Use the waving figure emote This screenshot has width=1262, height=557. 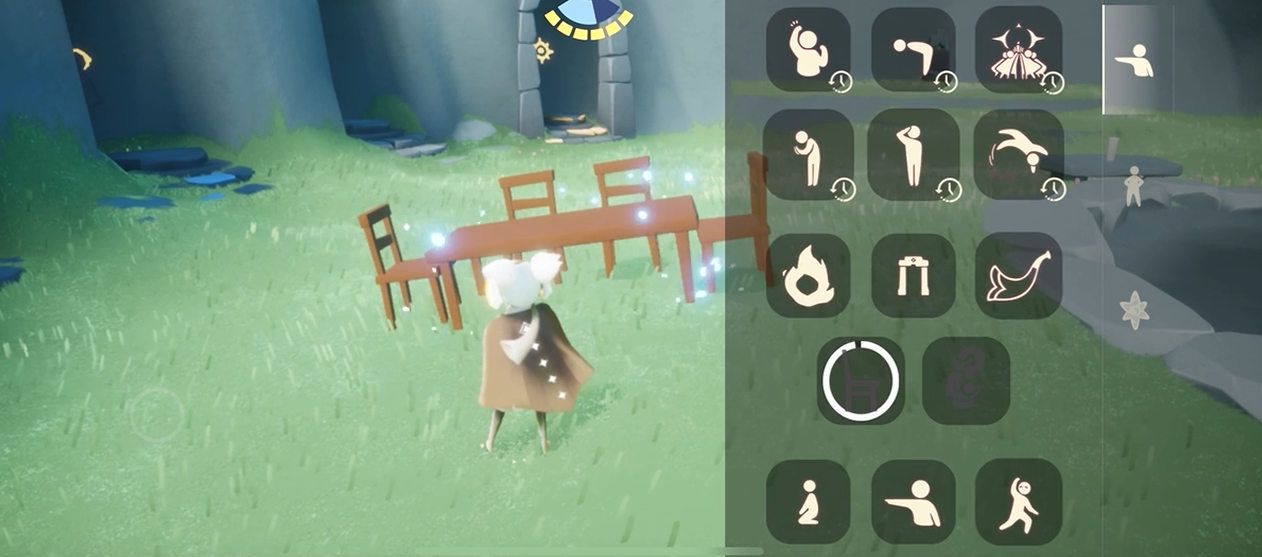808,50
